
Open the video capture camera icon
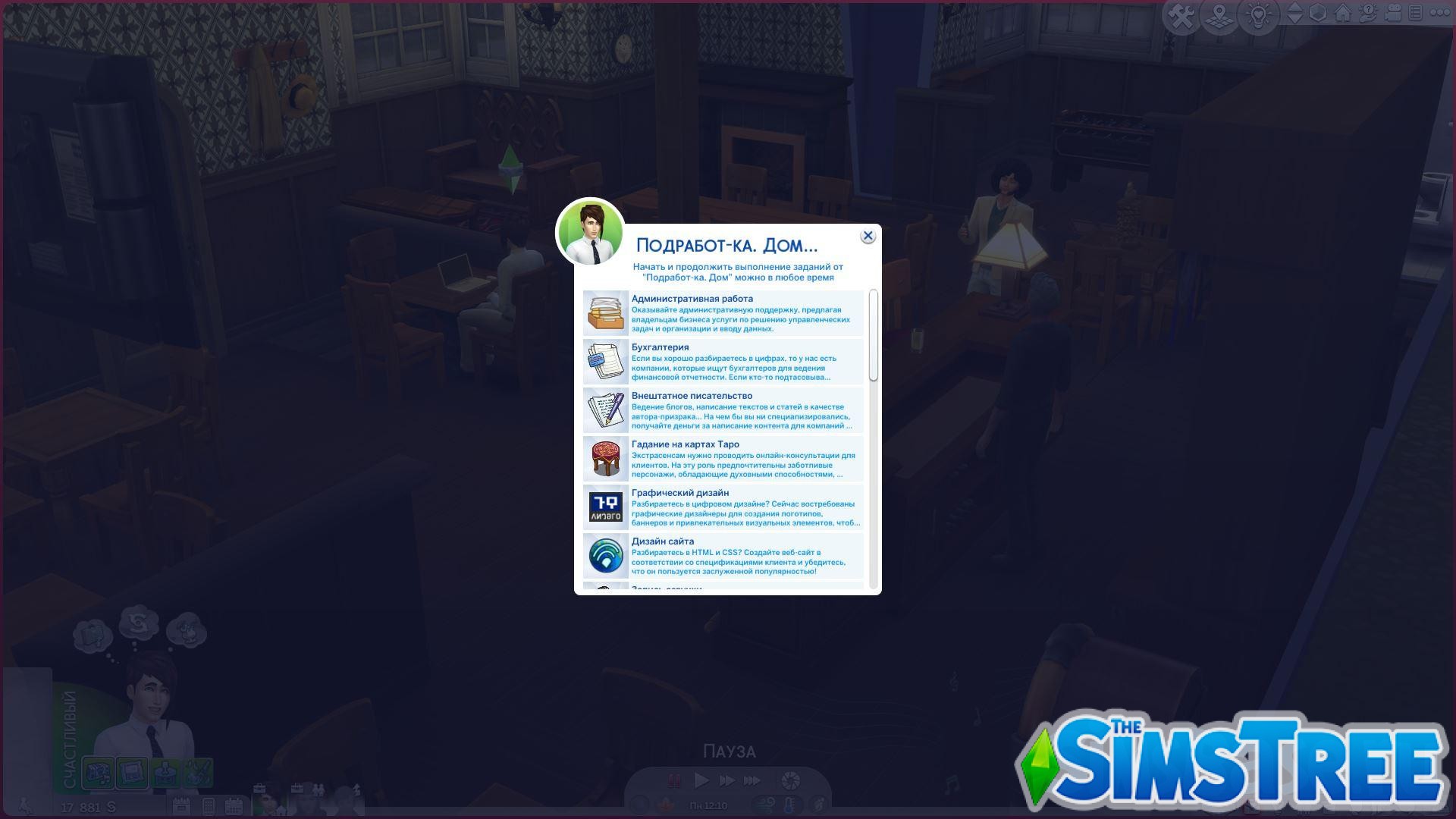tap(1394, 13)
